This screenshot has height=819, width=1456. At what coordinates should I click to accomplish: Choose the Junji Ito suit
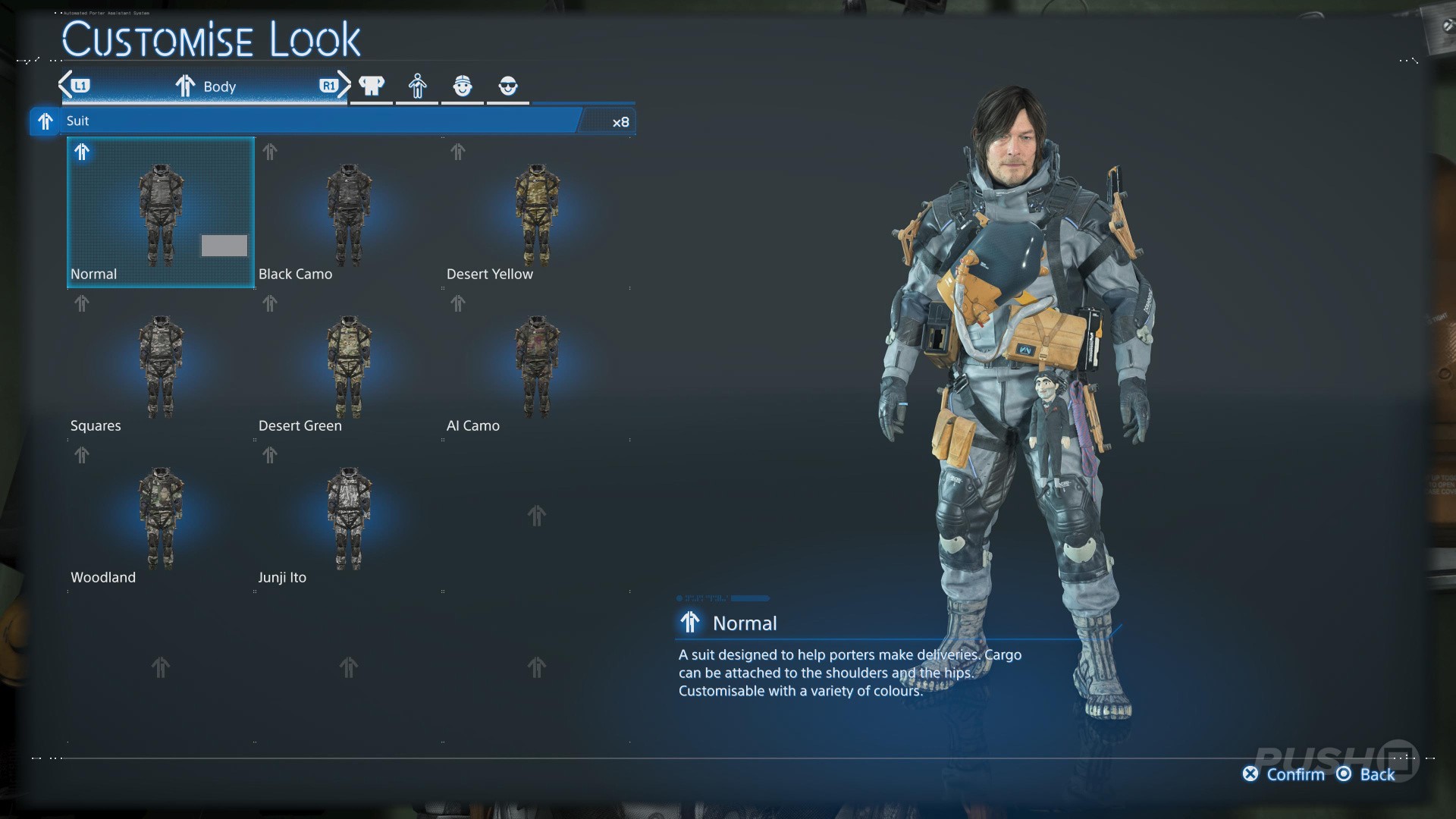pos(348,517)
